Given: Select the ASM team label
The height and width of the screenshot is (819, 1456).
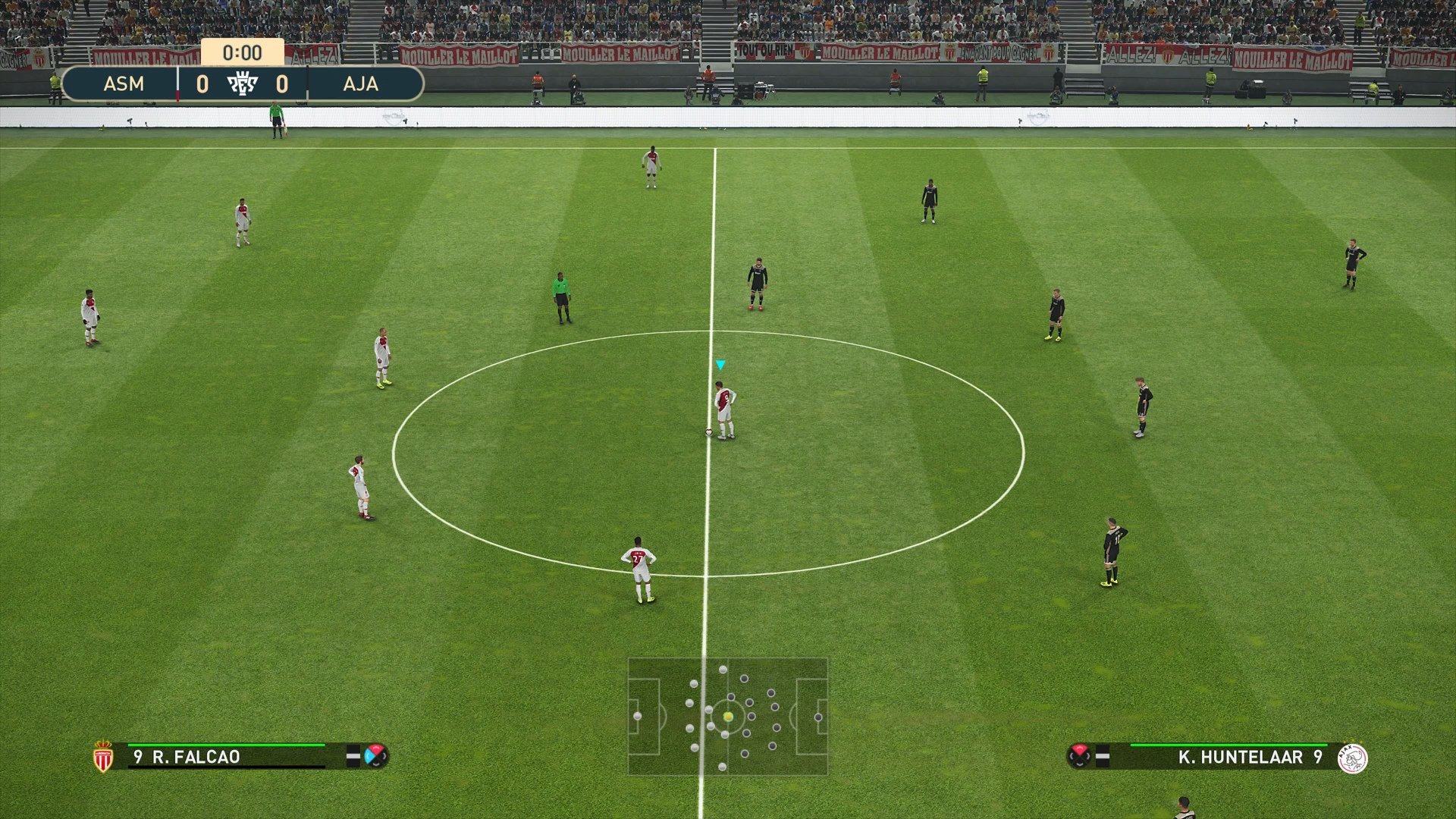Looking at the screenshot, I should (x=124, y=85).
